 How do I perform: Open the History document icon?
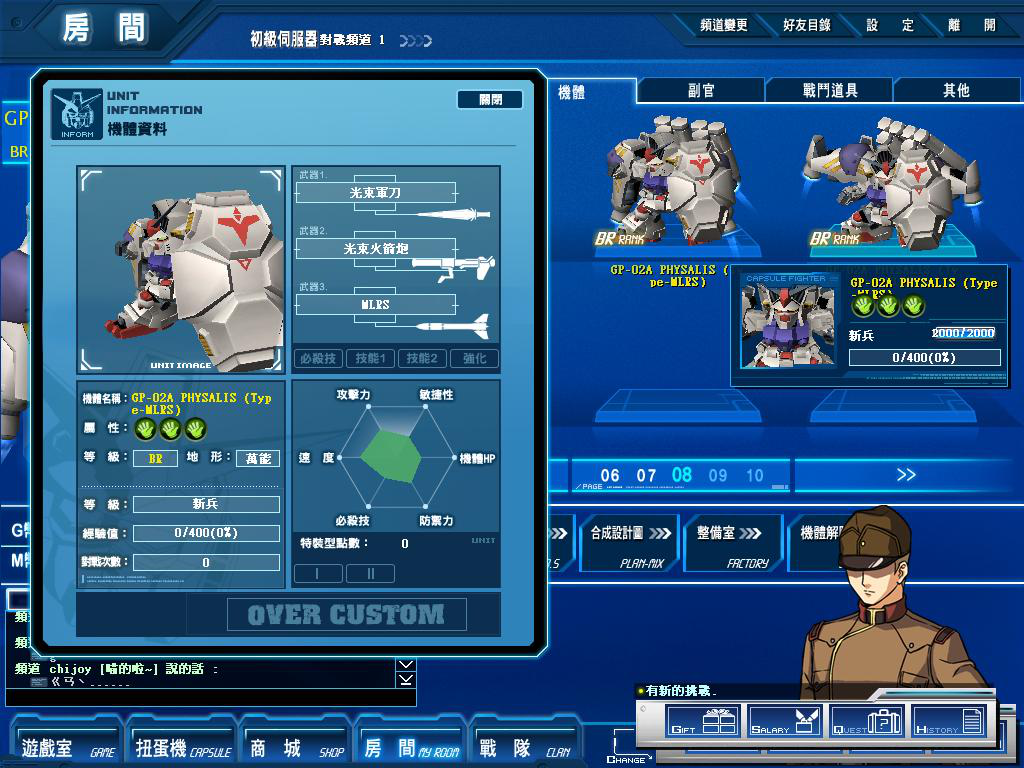949,721
